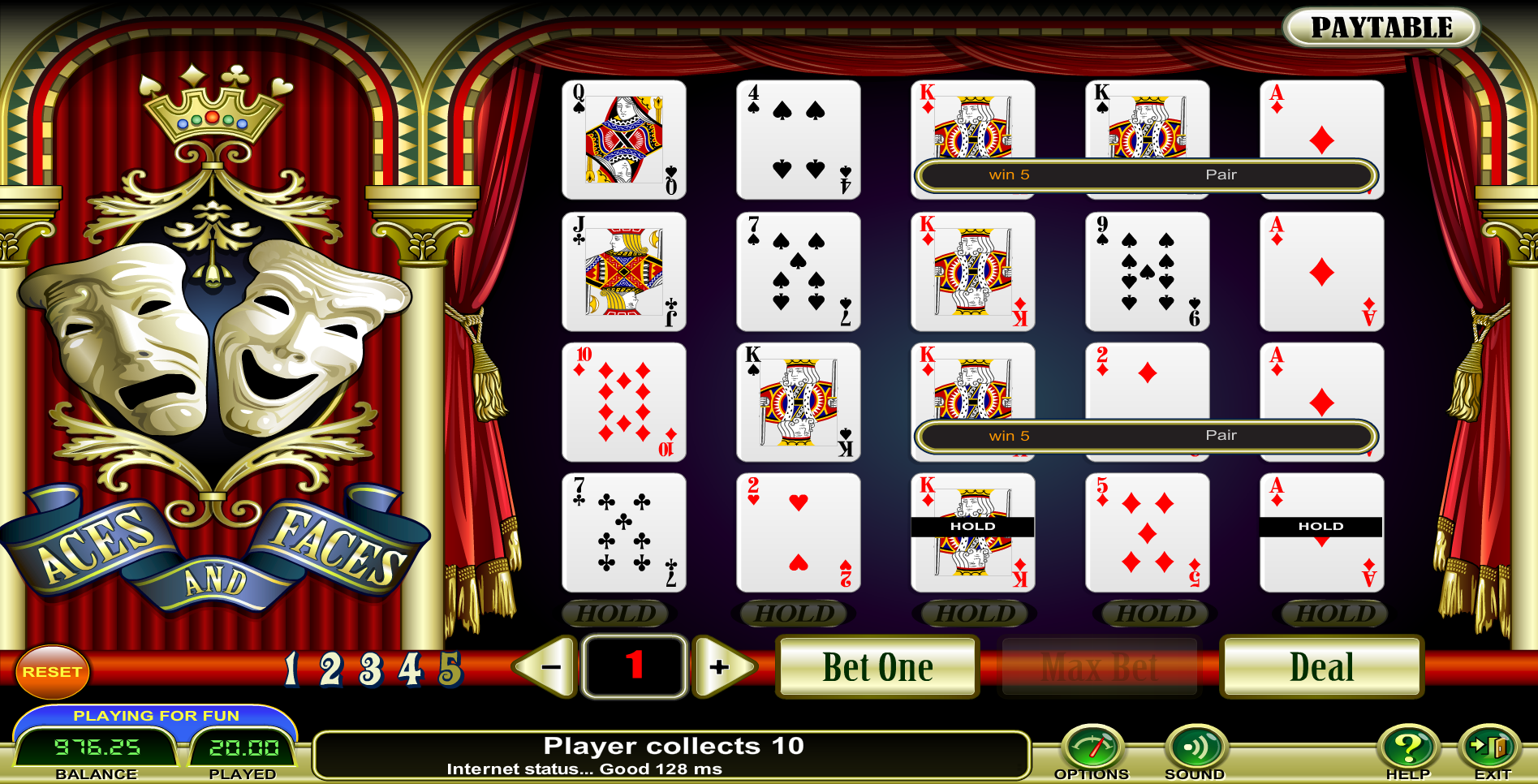The height and width of the screenshot is (784, 1538).
Task: Choose hand count number 3
Action: 371,670
